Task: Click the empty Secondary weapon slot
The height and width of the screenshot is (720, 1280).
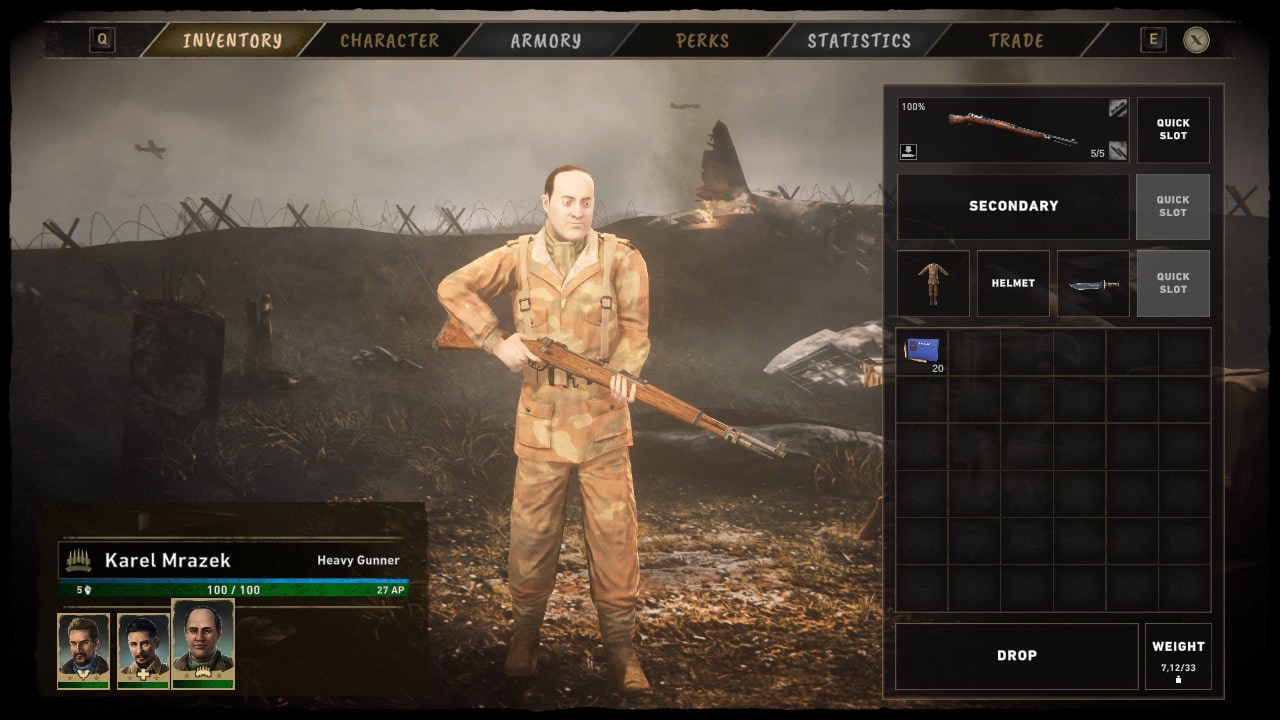Action: (1012, 206)
